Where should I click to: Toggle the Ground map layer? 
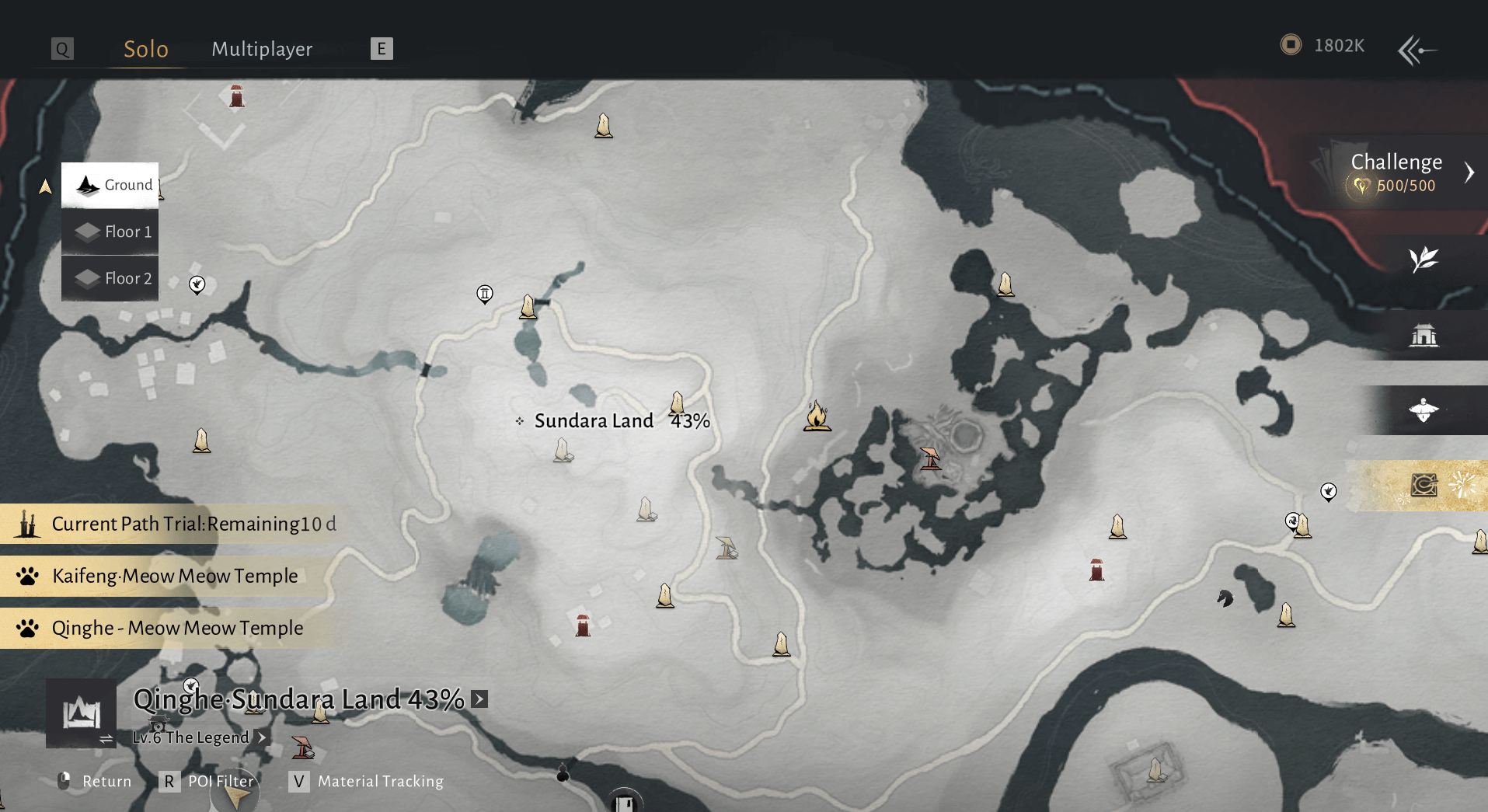pos(110,185)
